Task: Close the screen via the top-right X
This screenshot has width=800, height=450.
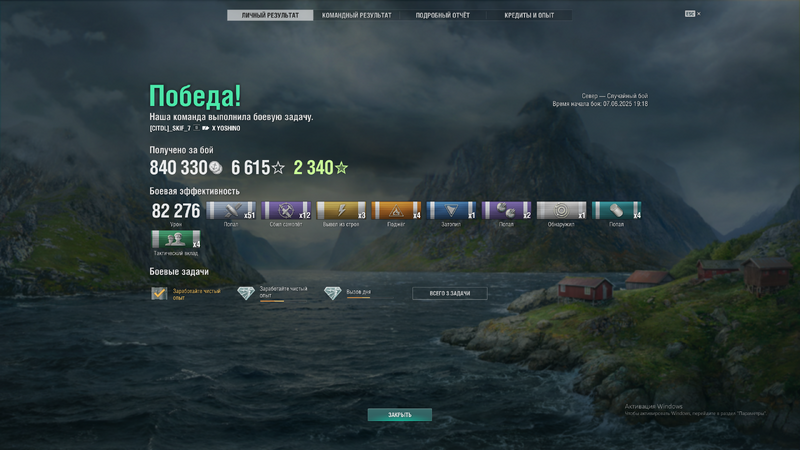Action: [699, 14]
